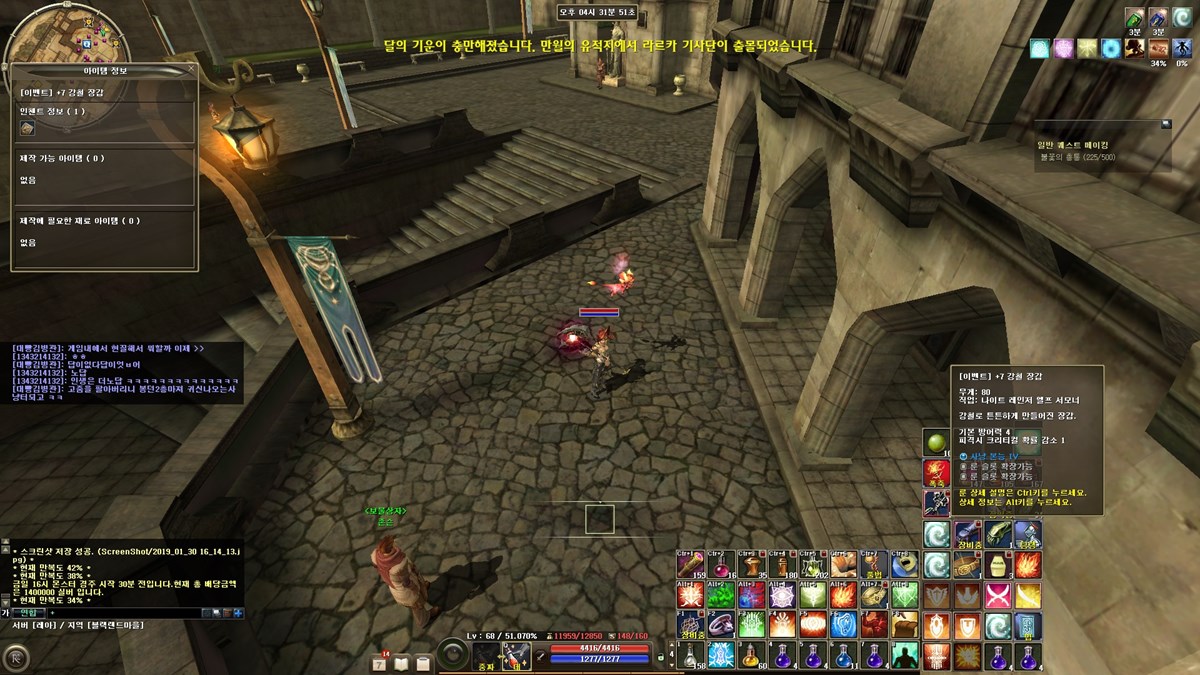Select the enchant scroll icon under 인챈트 정보
The width and height of the screenshot is (1200, 675).
pos(28,128)
